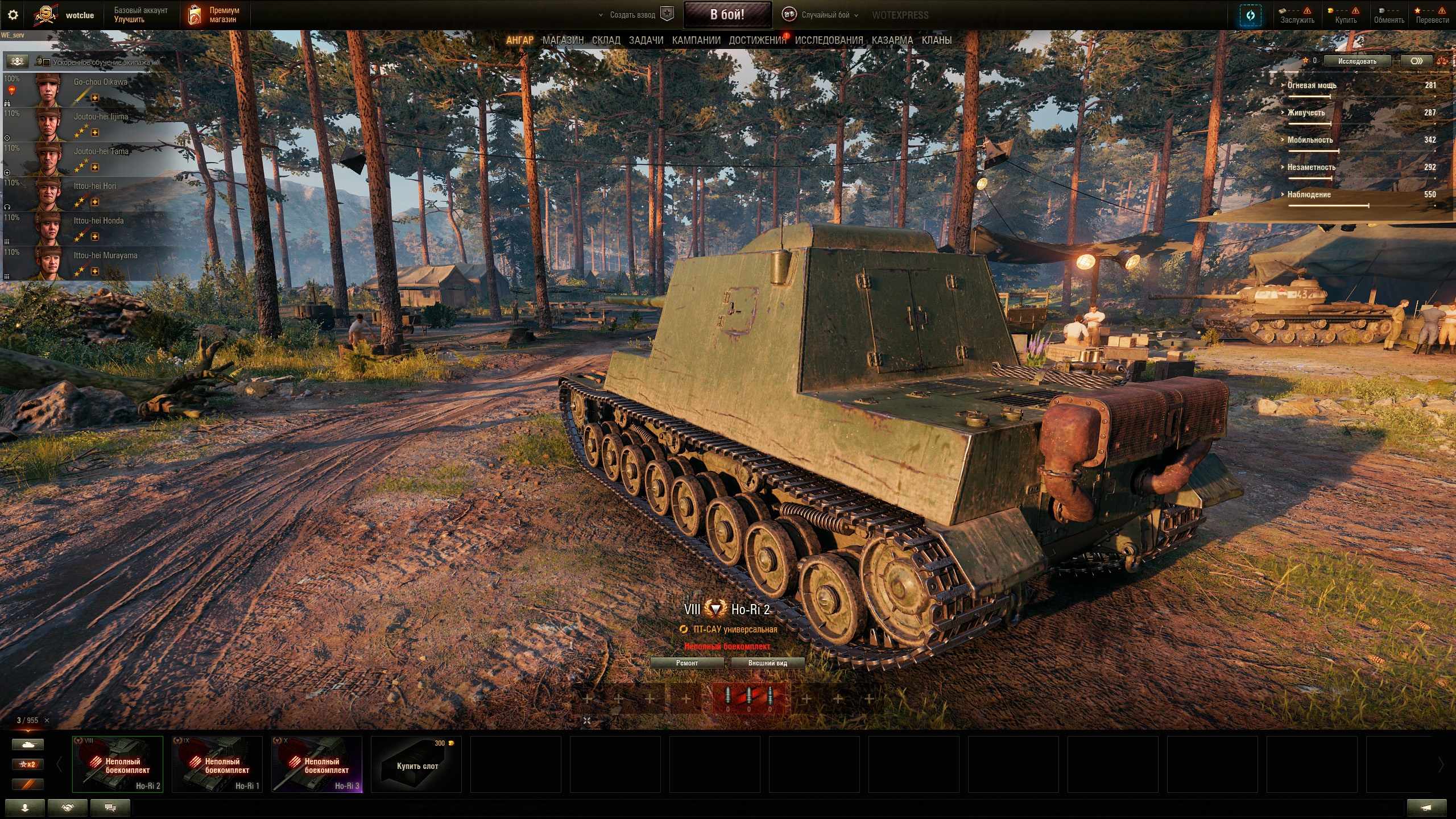Select the Ho-Ri 3 tank in carousel
This screenshot has width=1456, height=819.
tap(316, 764)
